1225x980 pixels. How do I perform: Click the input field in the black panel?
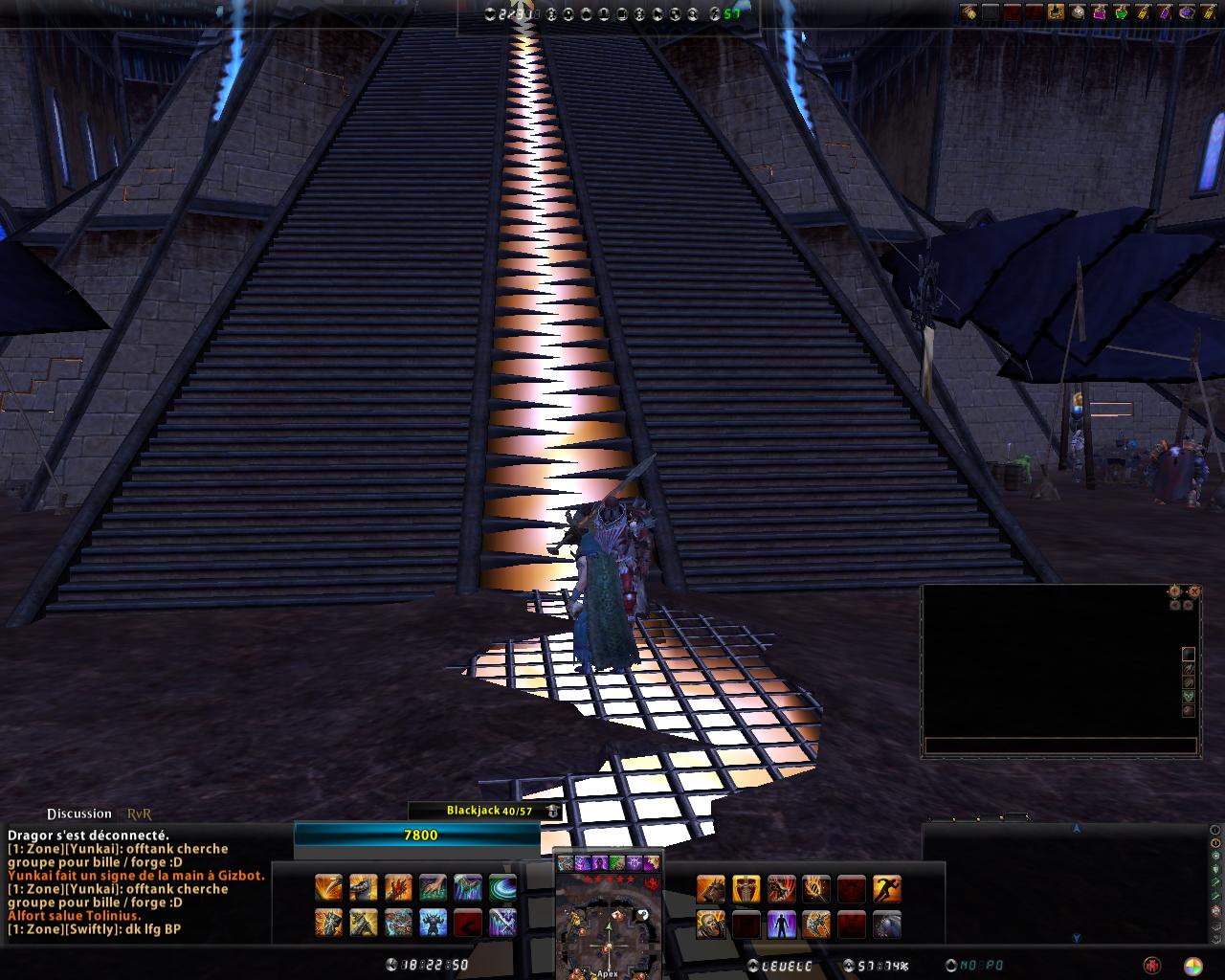1060,746
